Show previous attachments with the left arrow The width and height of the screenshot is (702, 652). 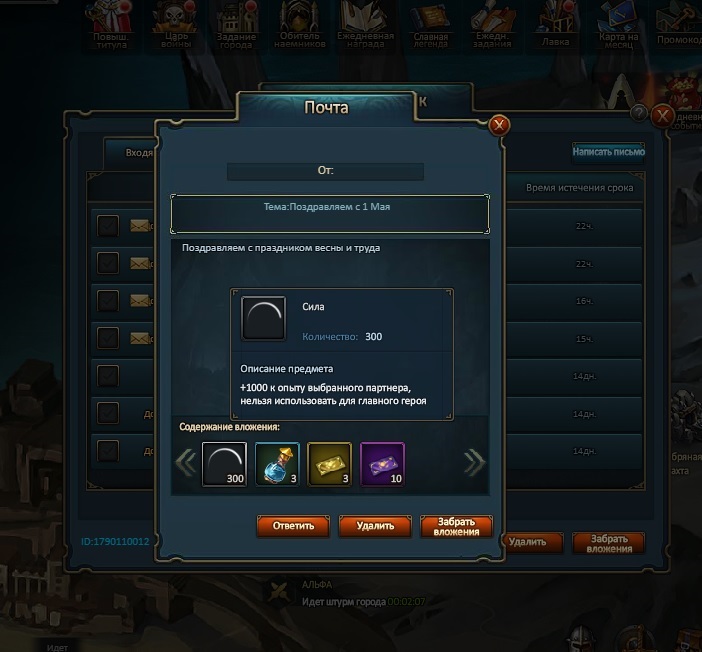click(186, 462)
